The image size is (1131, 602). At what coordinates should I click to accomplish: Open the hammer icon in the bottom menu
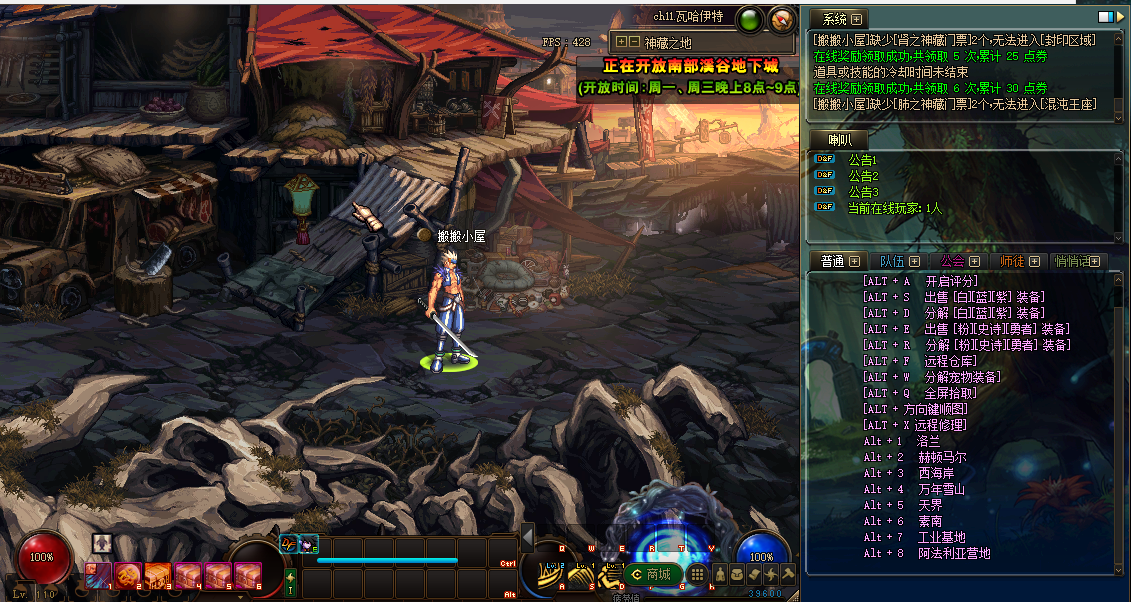point(787,574)
